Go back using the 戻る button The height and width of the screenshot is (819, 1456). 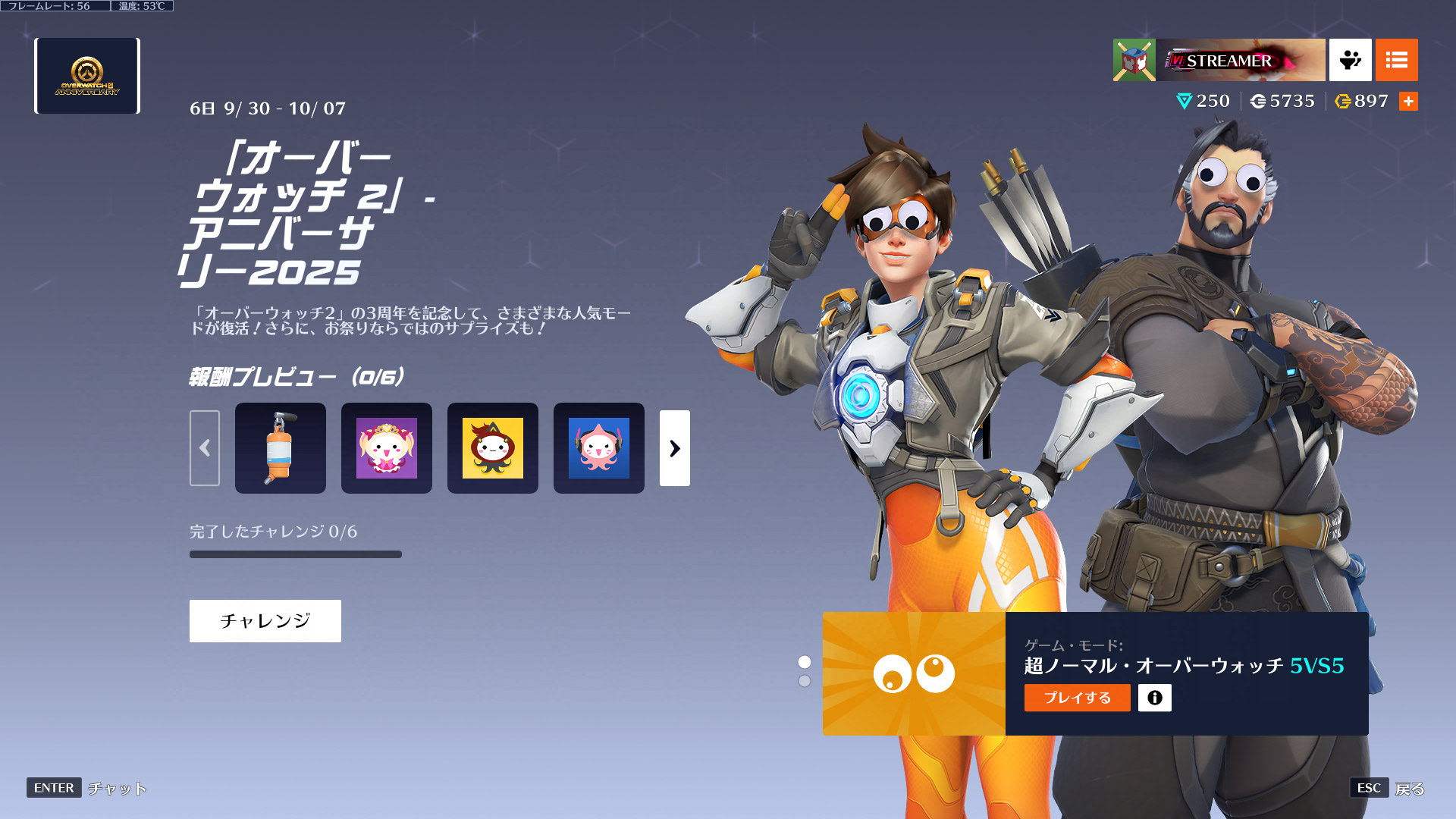coord(1409,789)
